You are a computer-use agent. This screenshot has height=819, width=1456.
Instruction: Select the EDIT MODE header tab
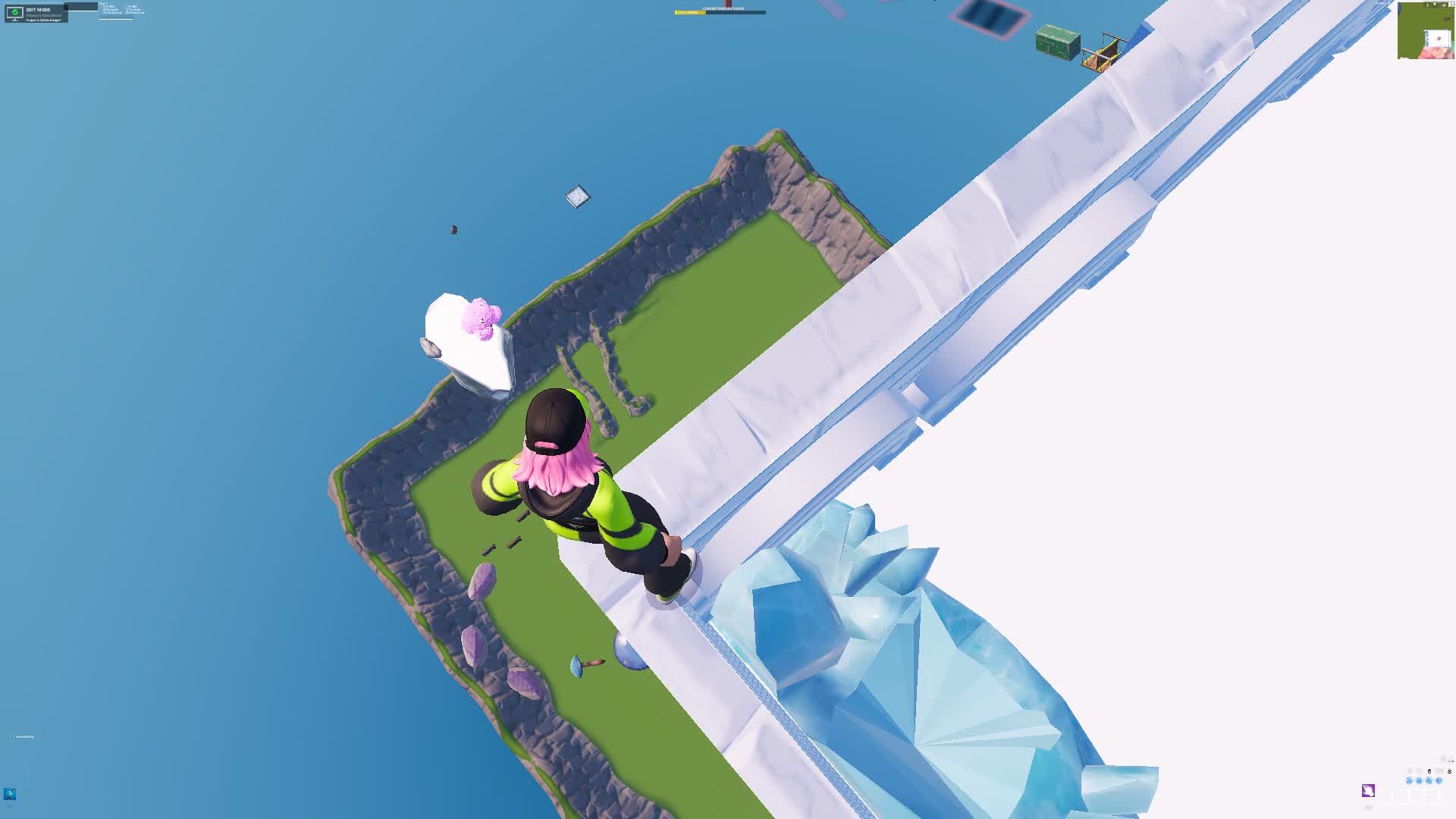39,10
